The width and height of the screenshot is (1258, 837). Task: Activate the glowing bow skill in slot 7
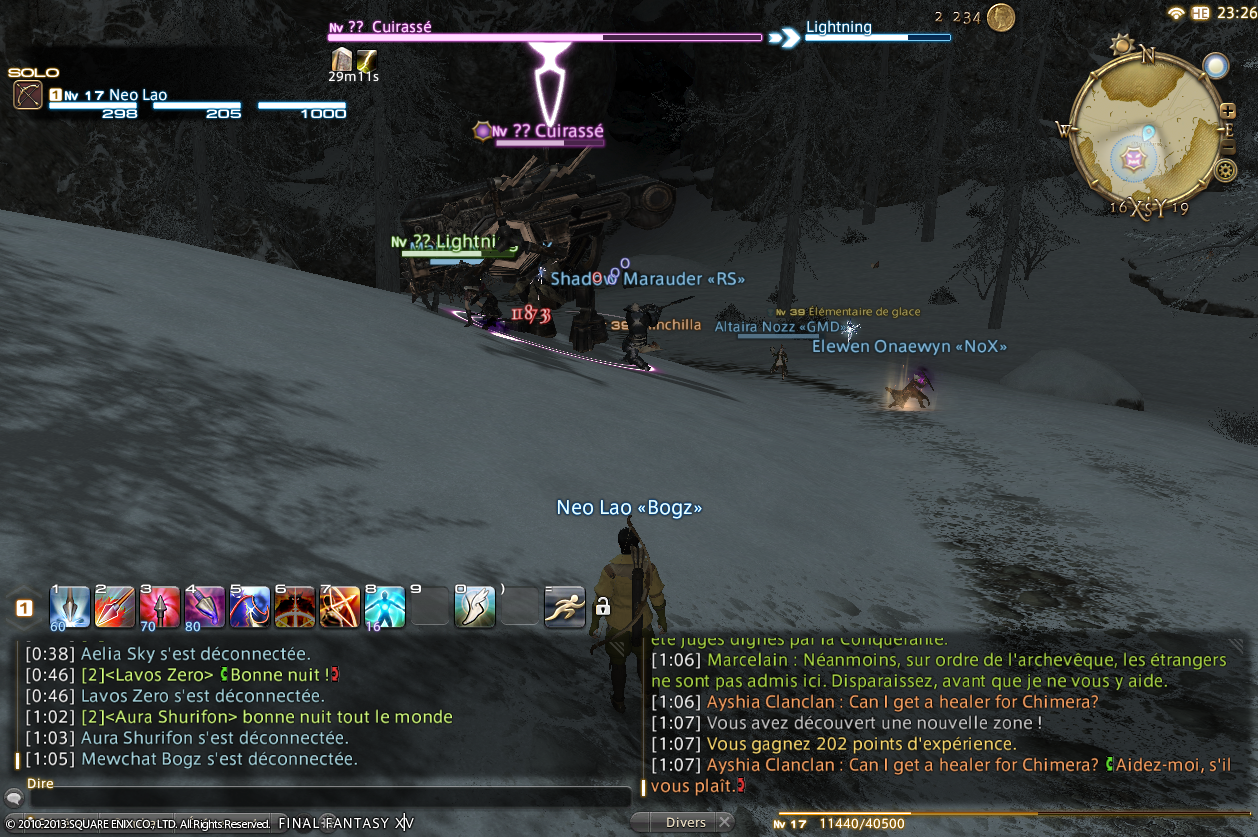(x=340, y=606)
